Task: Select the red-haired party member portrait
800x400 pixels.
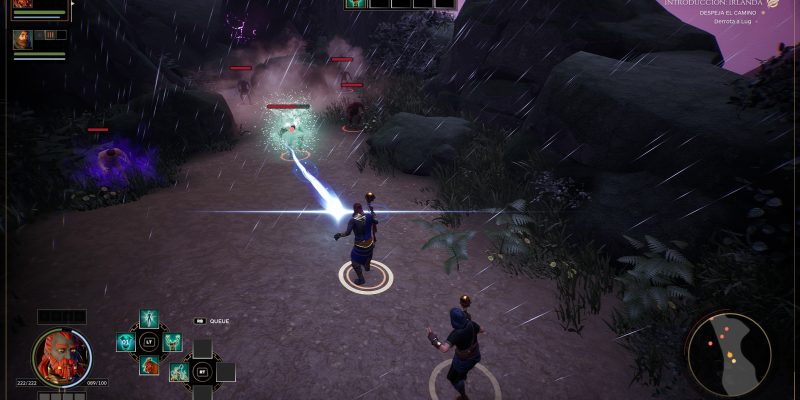Action: click(x=22, y=4)
